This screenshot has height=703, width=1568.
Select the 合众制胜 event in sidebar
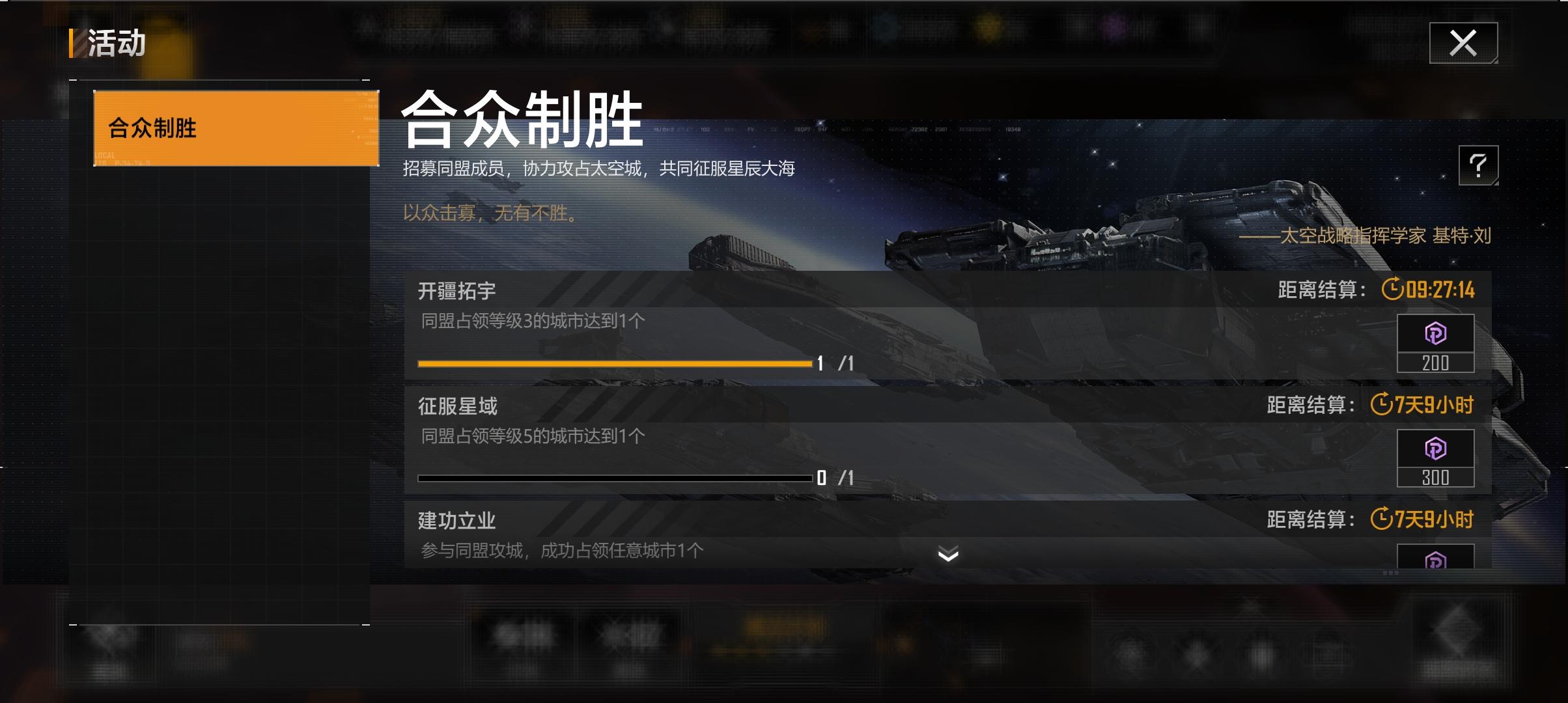click(234, 128)
